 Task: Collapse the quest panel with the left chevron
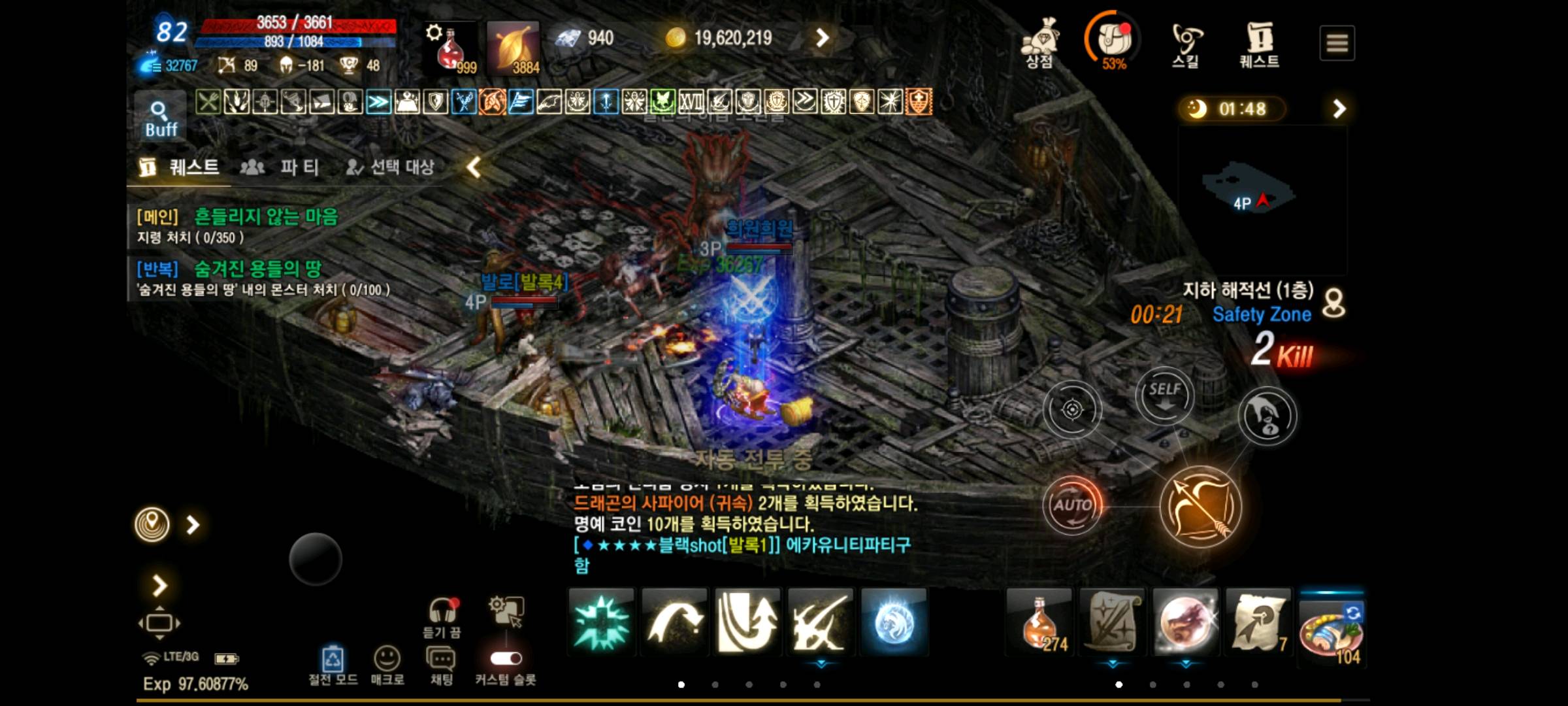tap(472, 167)
